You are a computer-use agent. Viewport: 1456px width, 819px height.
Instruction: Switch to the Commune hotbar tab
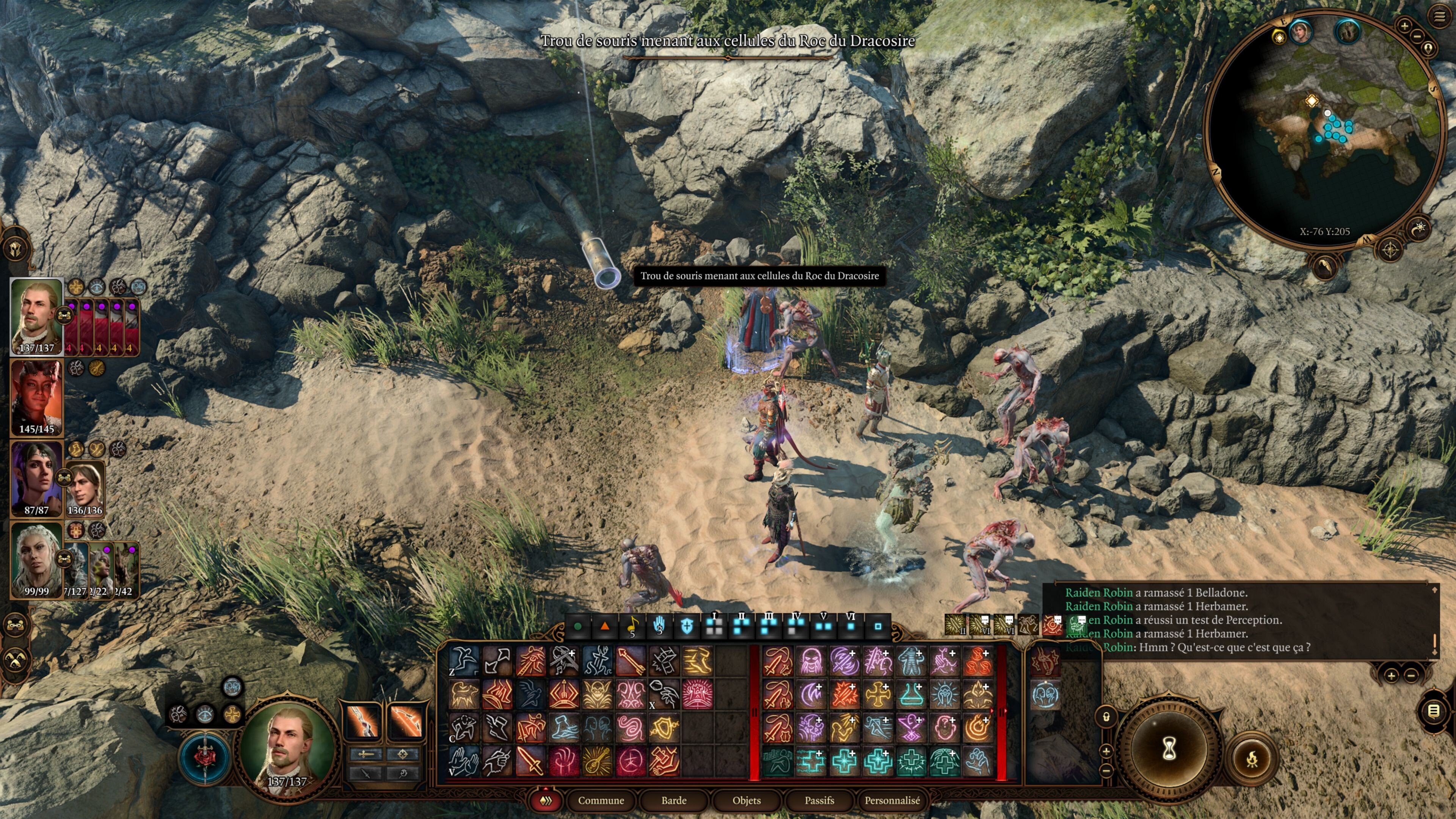pos(601,800)
